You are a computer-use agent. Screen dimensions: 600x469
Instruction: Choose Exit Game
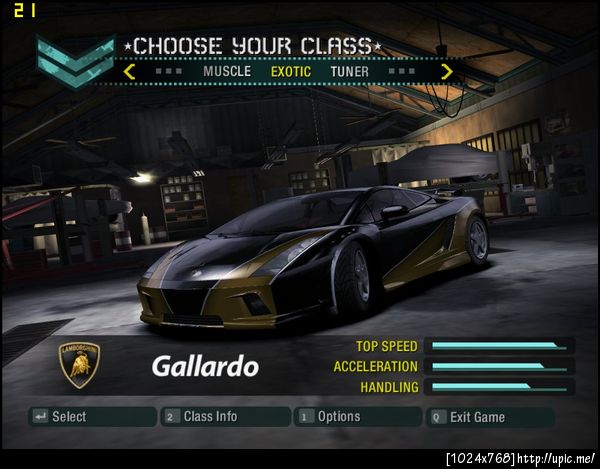pos(489,416)
